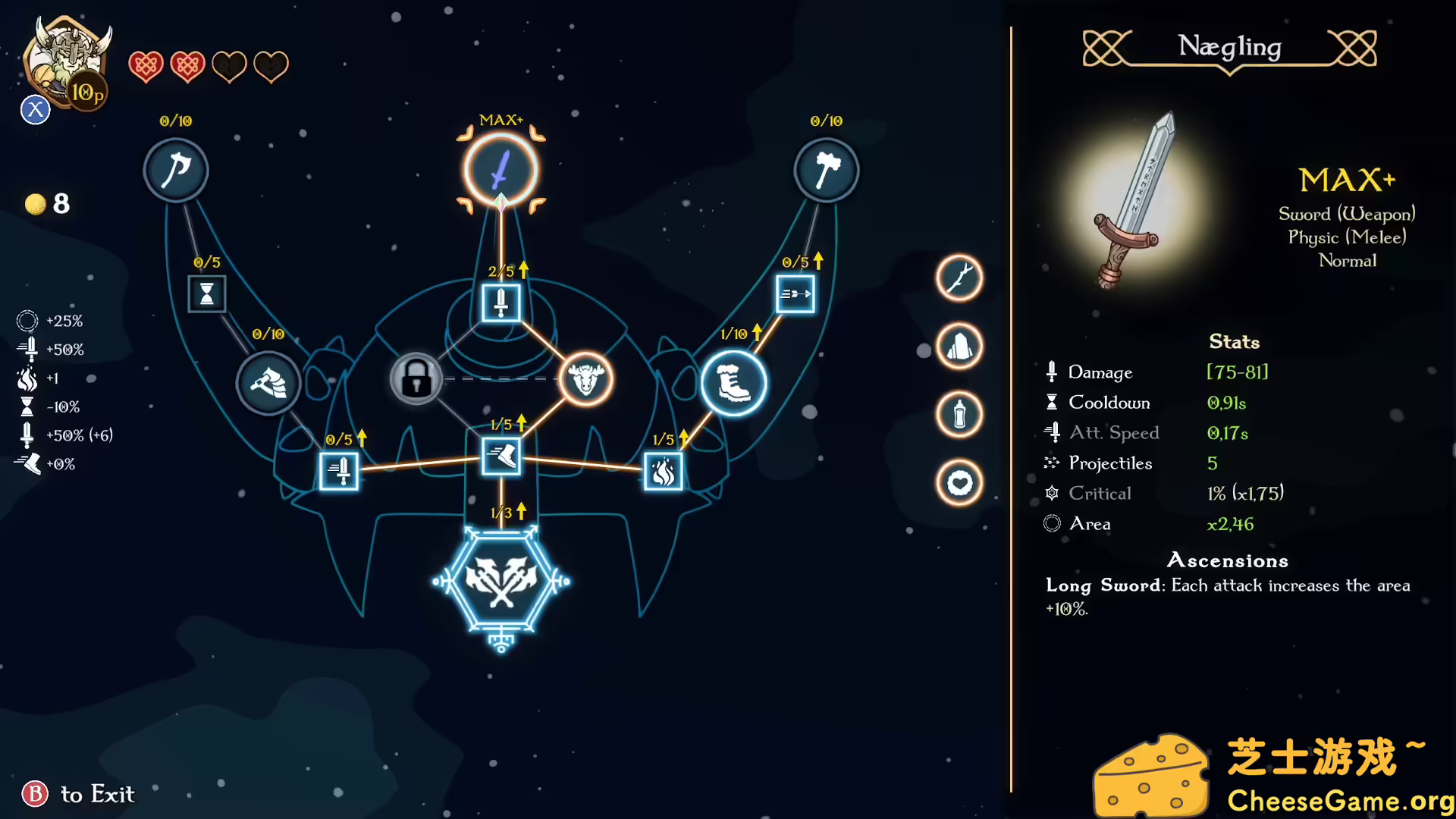Open the branch staff side icon
1456x819 pixels.
click(x=959, y=278)
